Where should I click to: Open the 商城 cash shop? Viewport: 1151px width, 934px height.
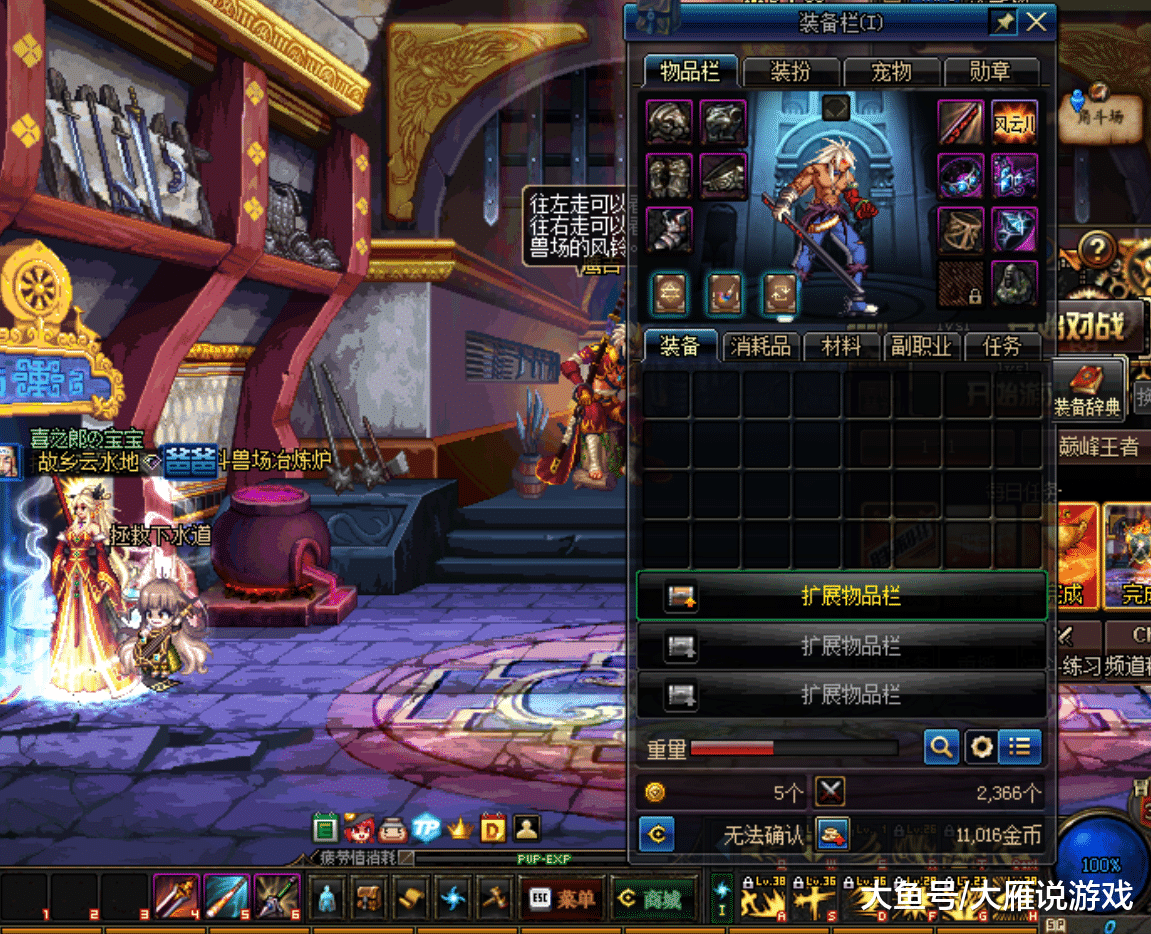(648, 899)
